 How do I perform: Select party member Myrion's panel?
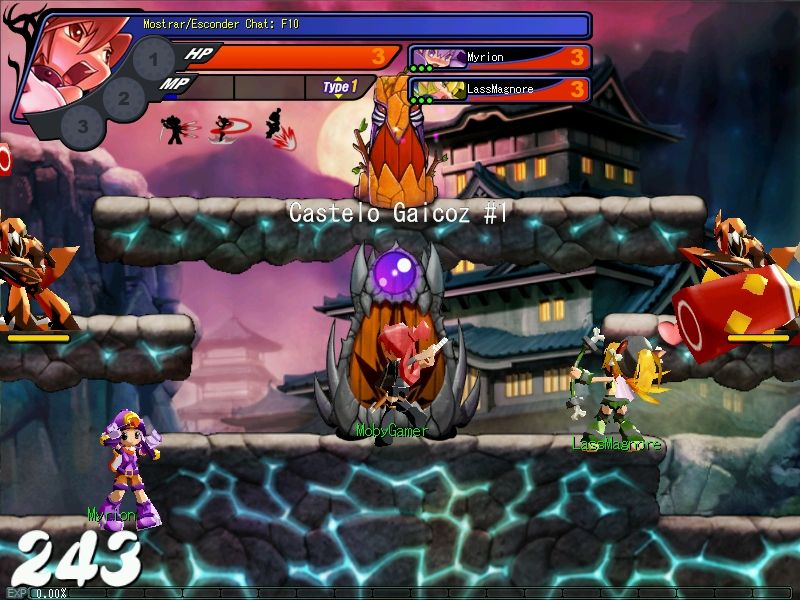(x=499, y=58)
